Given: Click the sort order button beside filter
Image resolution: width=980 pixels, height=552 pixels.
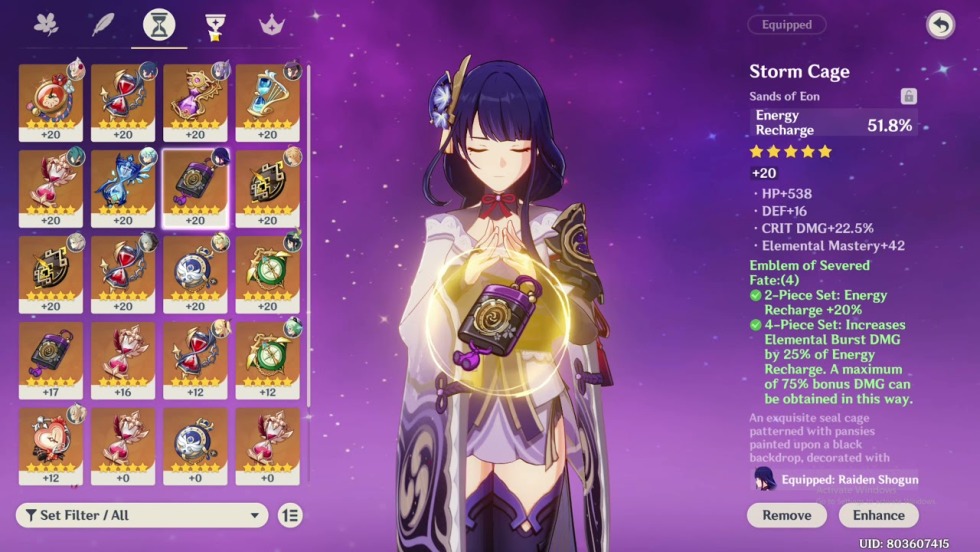Looking at the screenshot, I should tap(289, 515).
